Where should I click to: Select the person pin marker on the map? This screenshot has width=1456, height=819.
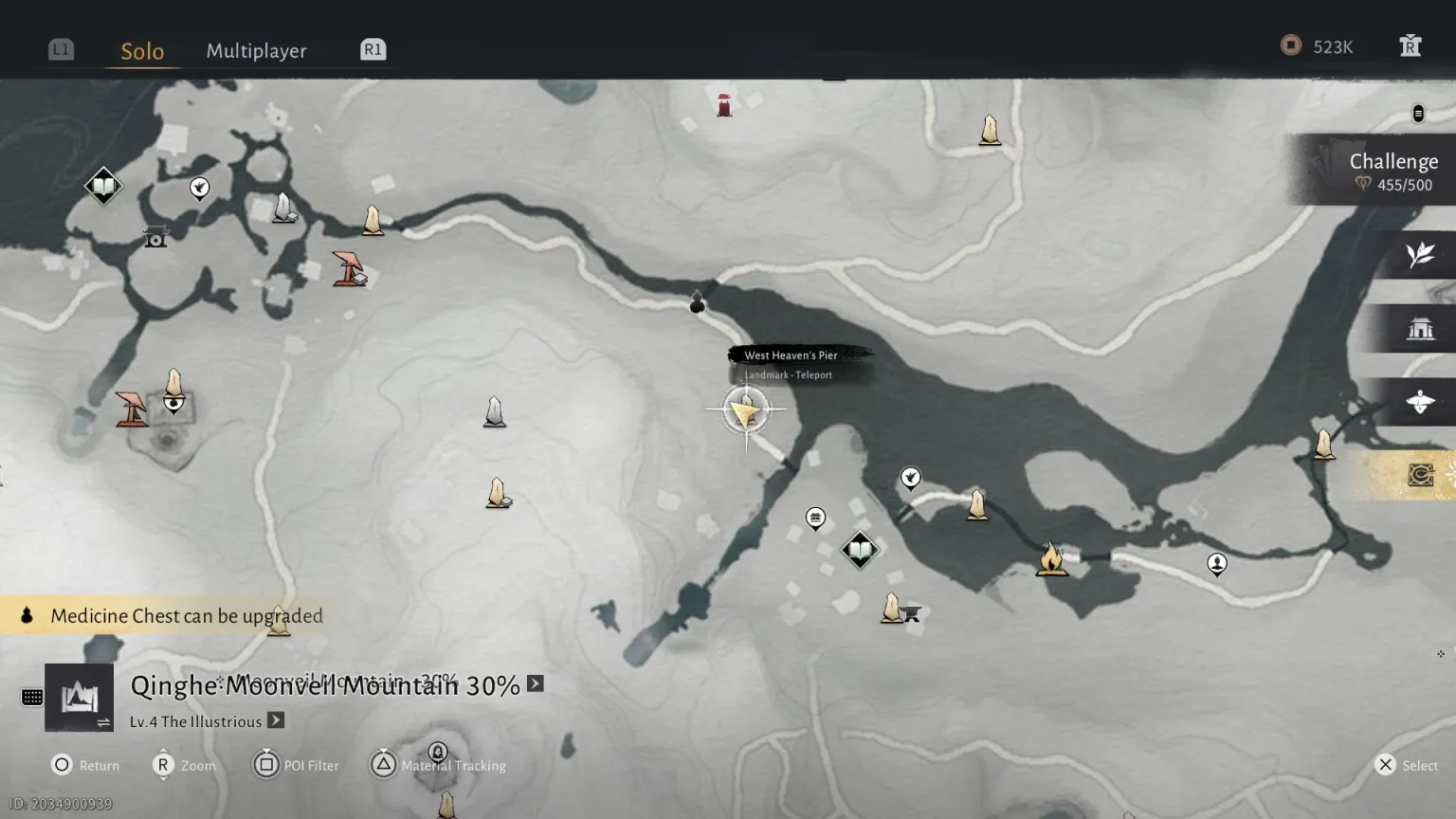pos(1217,565)
